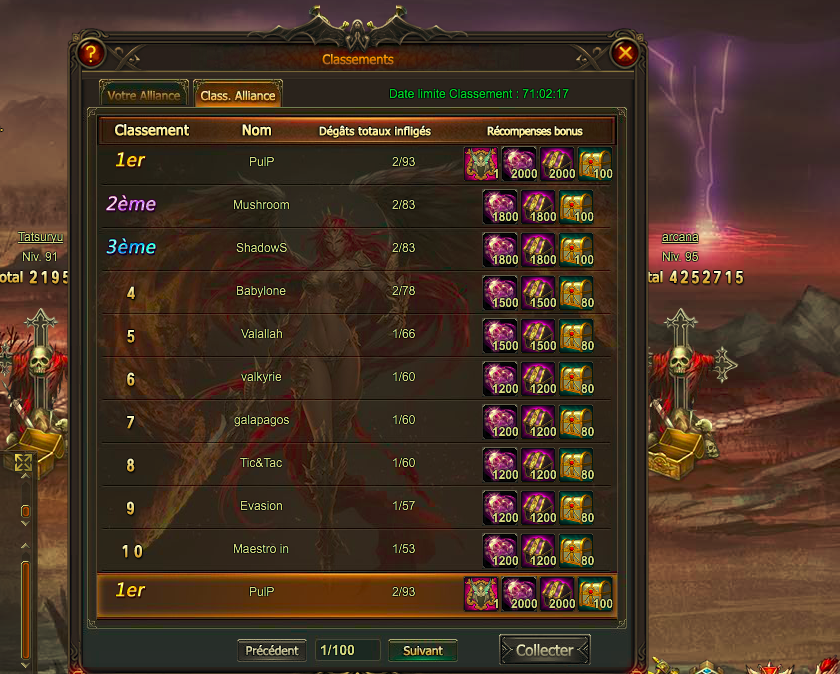Viewport: 840px width, 674px height.
Task: Select the Tic&Tac alliance row
Action: point(261,463)
